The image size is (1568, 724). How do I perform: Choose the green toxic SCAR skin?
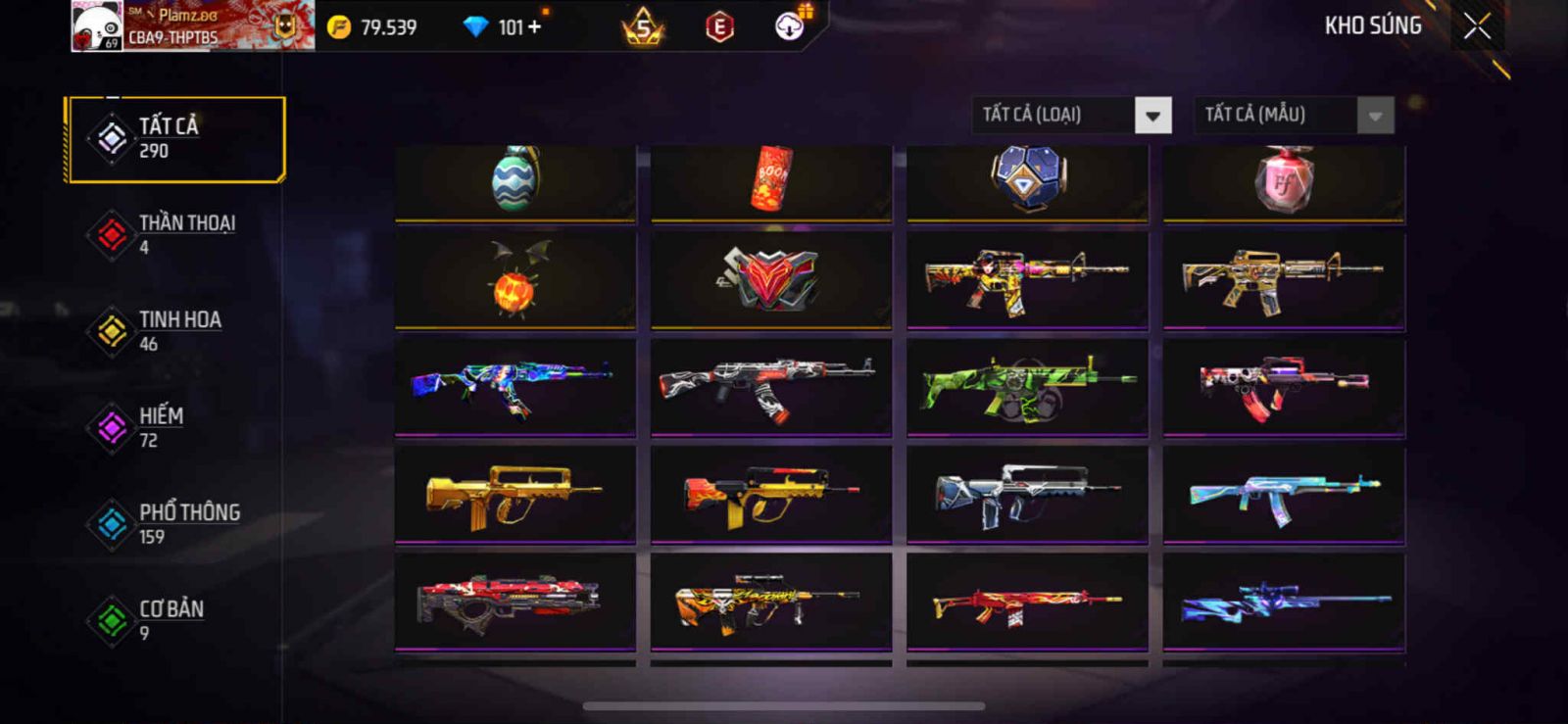tap(1026, 386)
